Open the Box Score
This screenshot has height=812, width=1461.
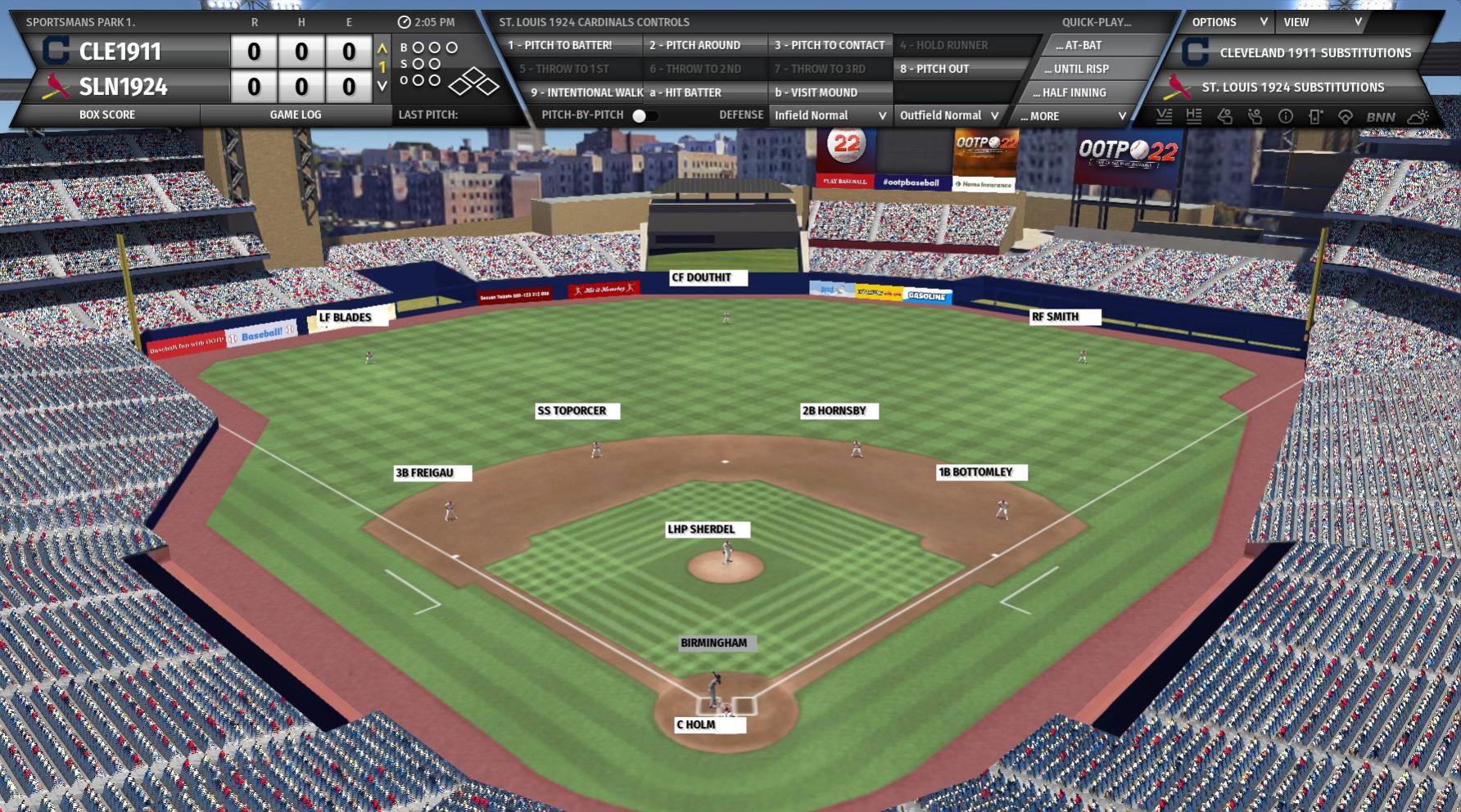(x=107, y=115)
